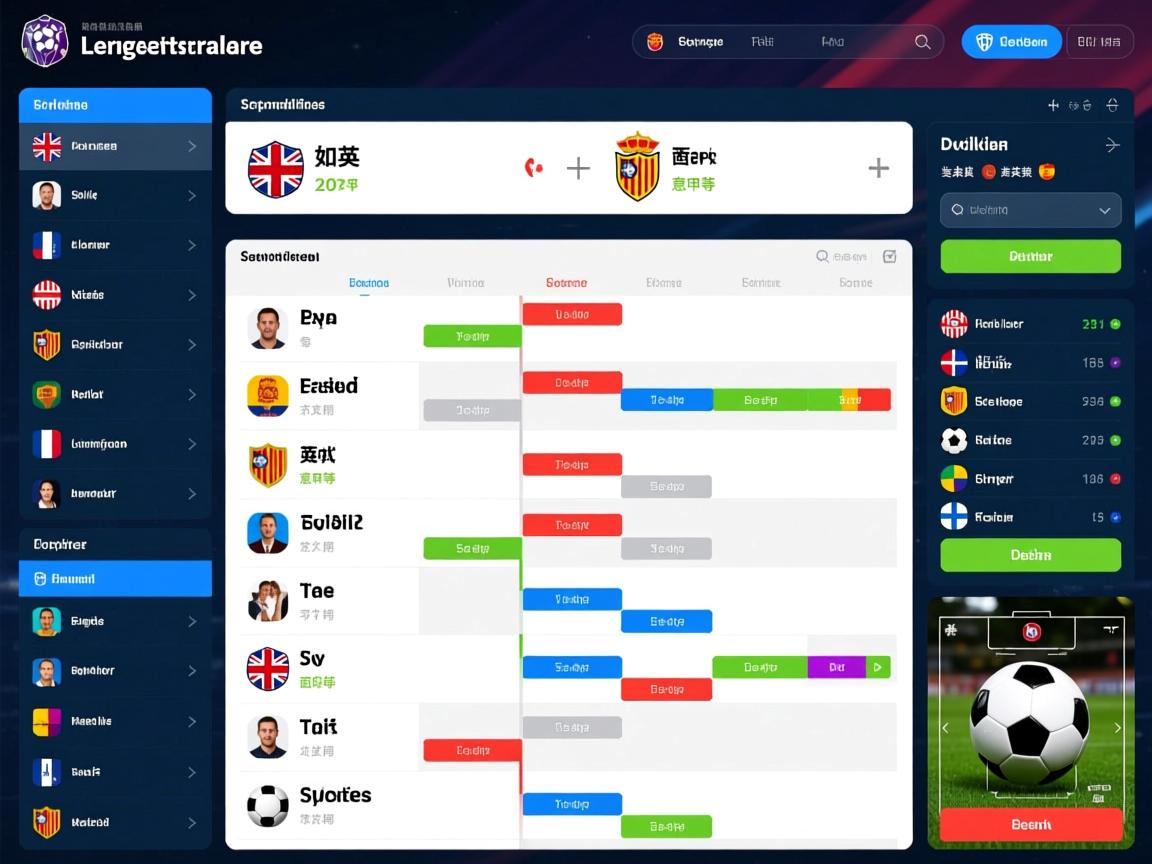The width and height of the screenshot is (1152, 864).
Task: Click the red phone icon on the match card
Action: tap(534, 168)
